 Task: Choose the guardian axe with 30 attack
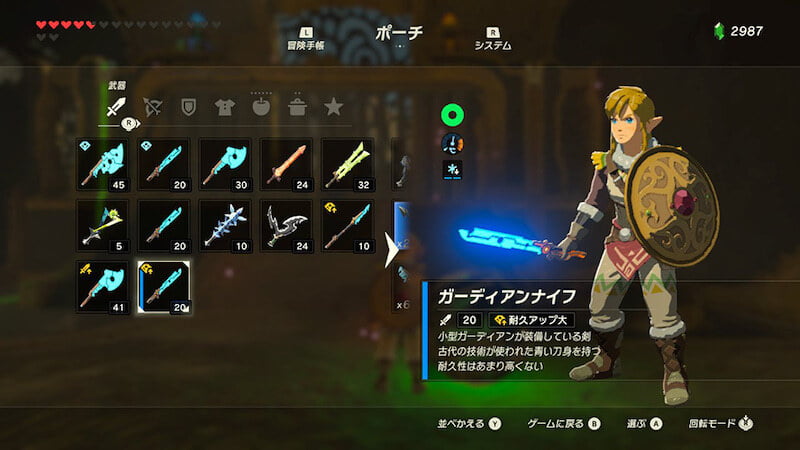(x=225, y=165)
